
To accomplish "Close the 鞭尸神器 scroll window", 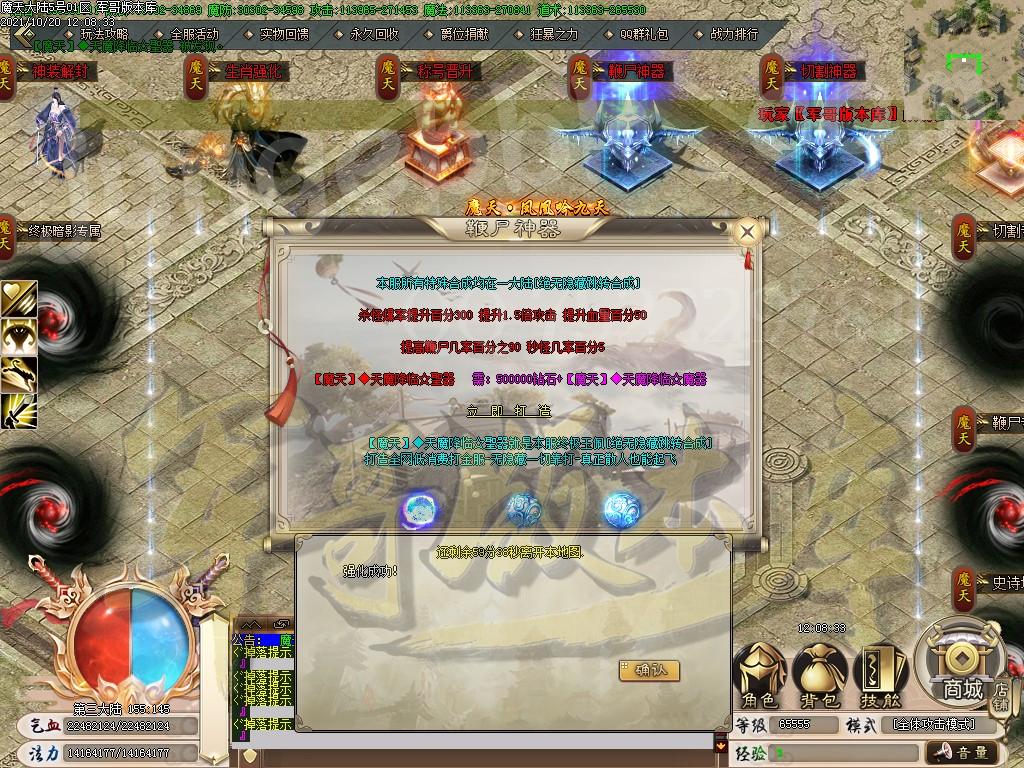I will click(x=746, y=232).
